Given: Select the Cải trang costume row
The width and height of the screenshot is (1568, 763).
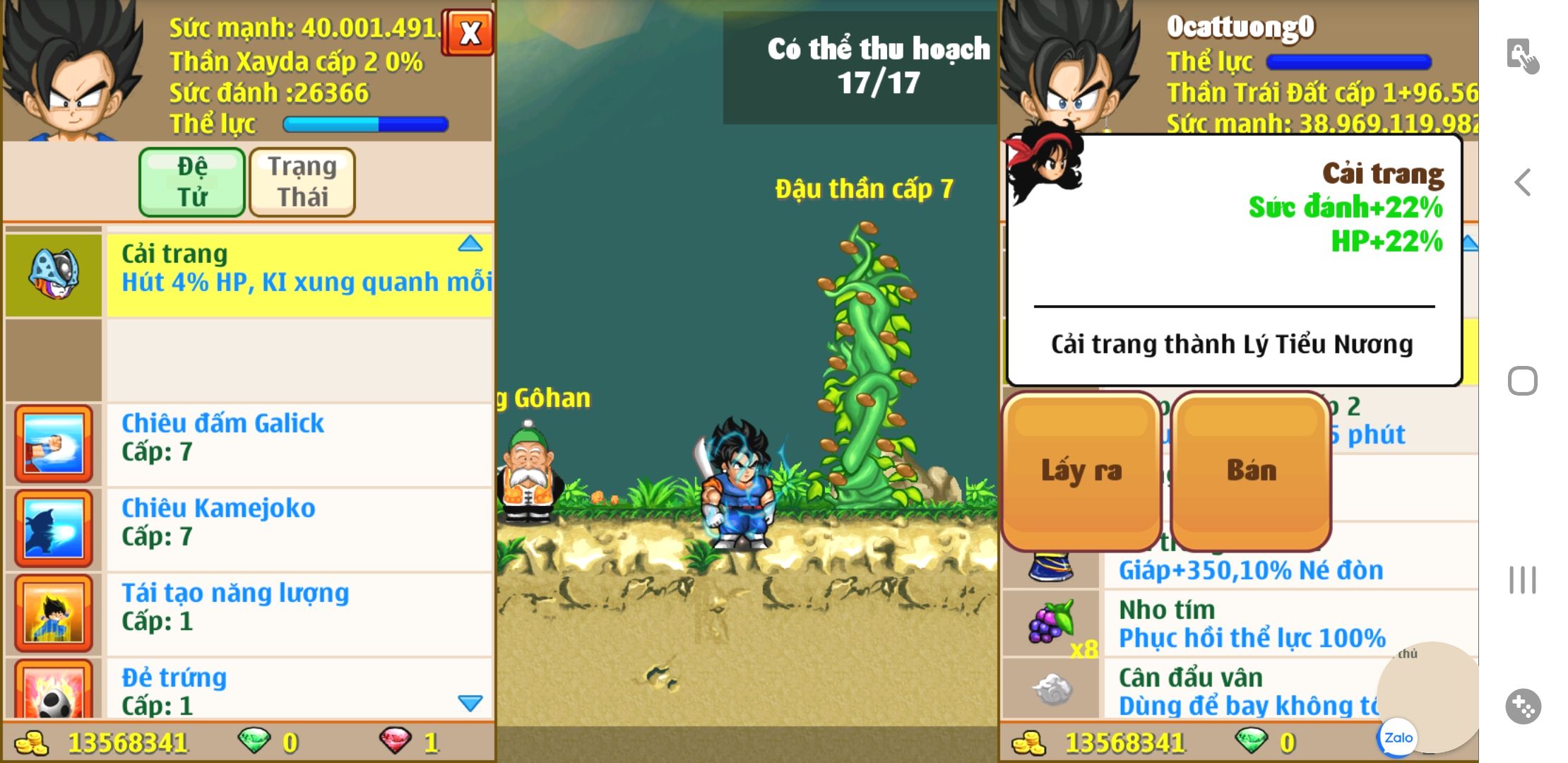Looking at the screenshot, I should (298, 274).
